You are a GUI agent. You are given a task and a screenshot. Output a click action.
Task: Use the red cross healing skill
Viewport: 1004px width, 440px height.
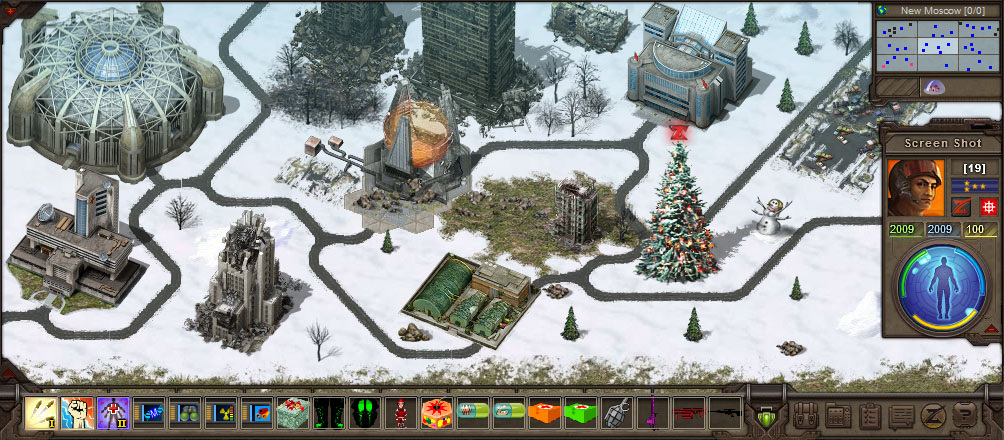tap(111, 412)
